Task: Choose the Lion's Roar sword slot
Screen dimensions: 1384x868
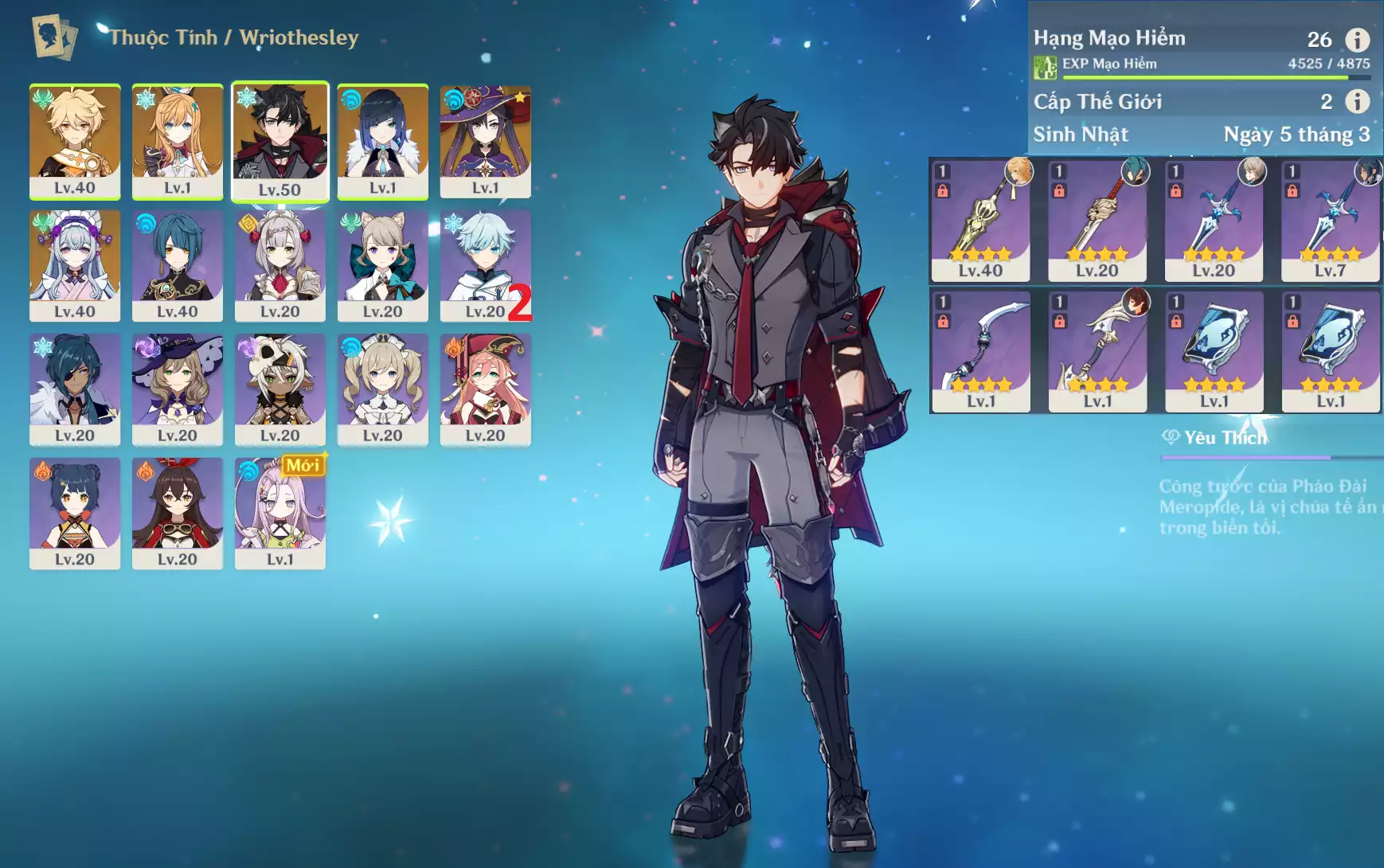Action: pyautogui.click(x=1097, y=220)
